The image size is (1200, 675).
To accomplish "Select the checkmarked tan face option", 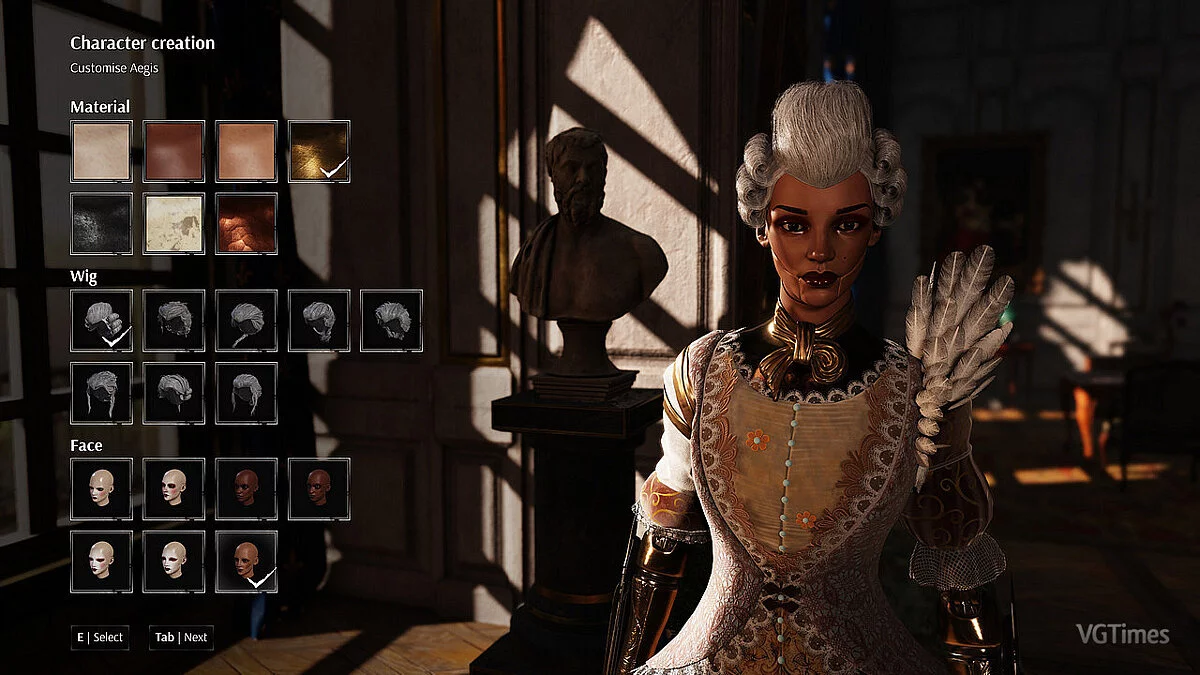I will coord(246,562).
